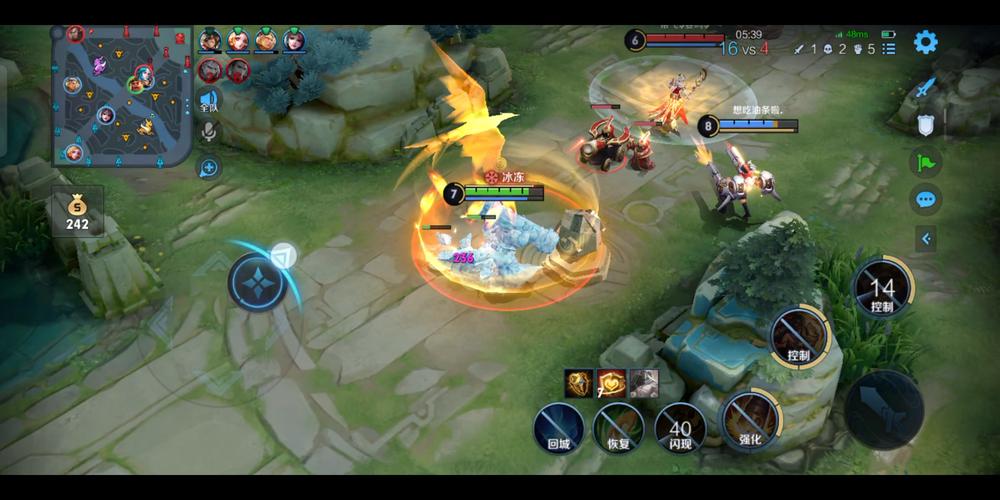Use the 恢复 heal ability

click(618, 428)
